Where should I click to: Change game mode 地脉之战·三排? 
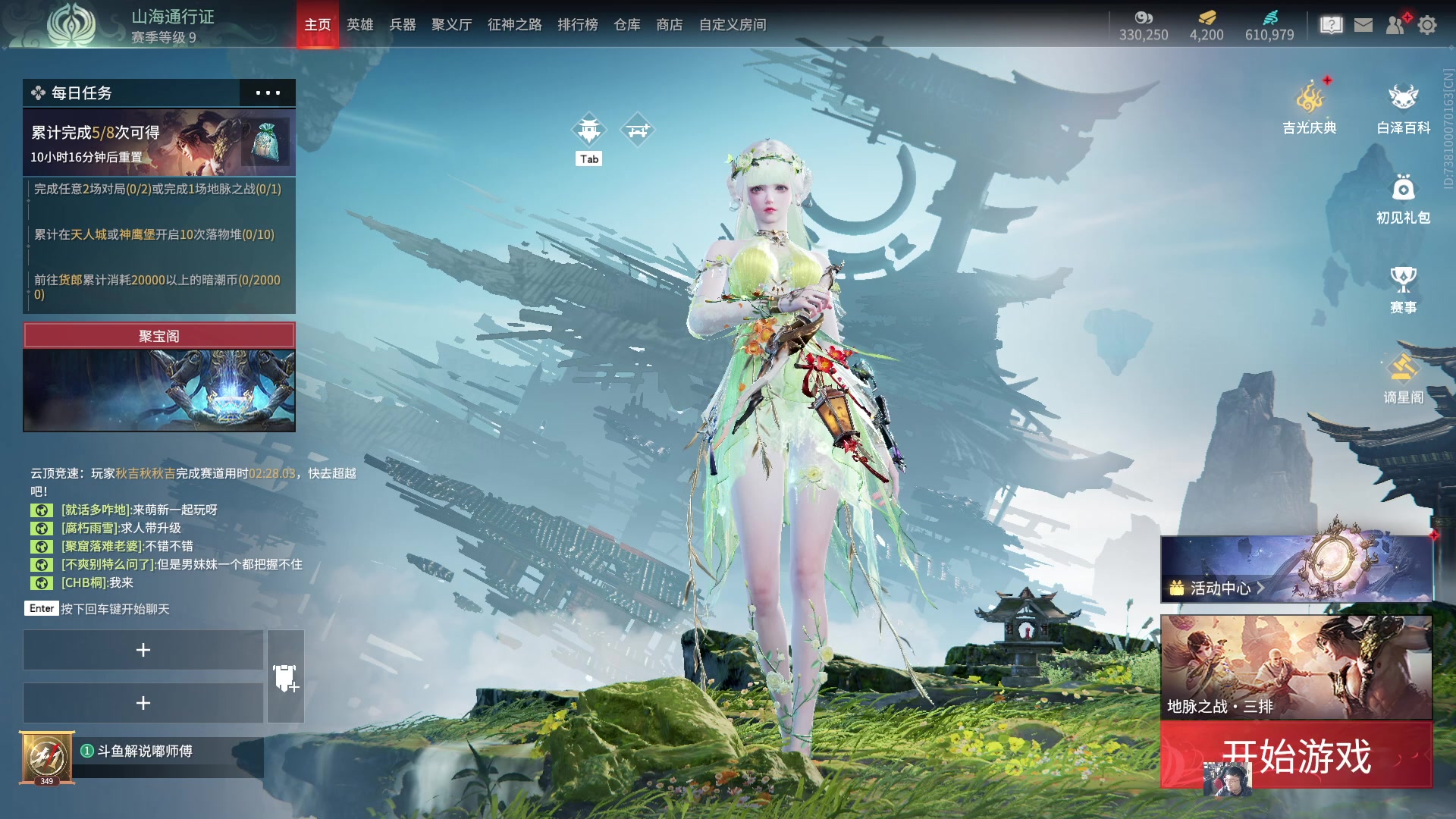point(1296,667)
